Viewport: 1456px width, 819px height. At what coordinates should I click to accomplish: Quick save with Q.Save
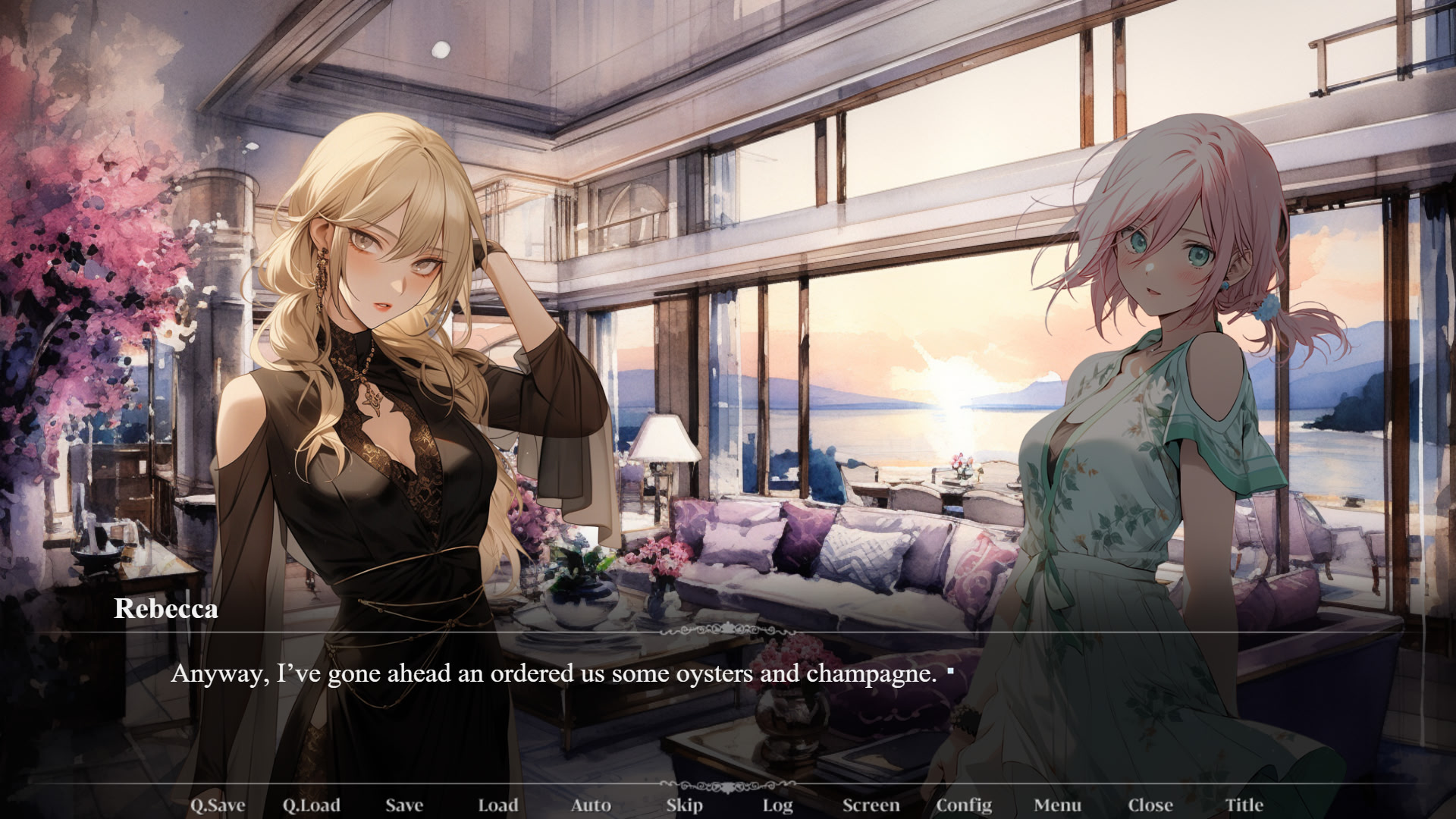pyautogui.click(x=217, y=805)
